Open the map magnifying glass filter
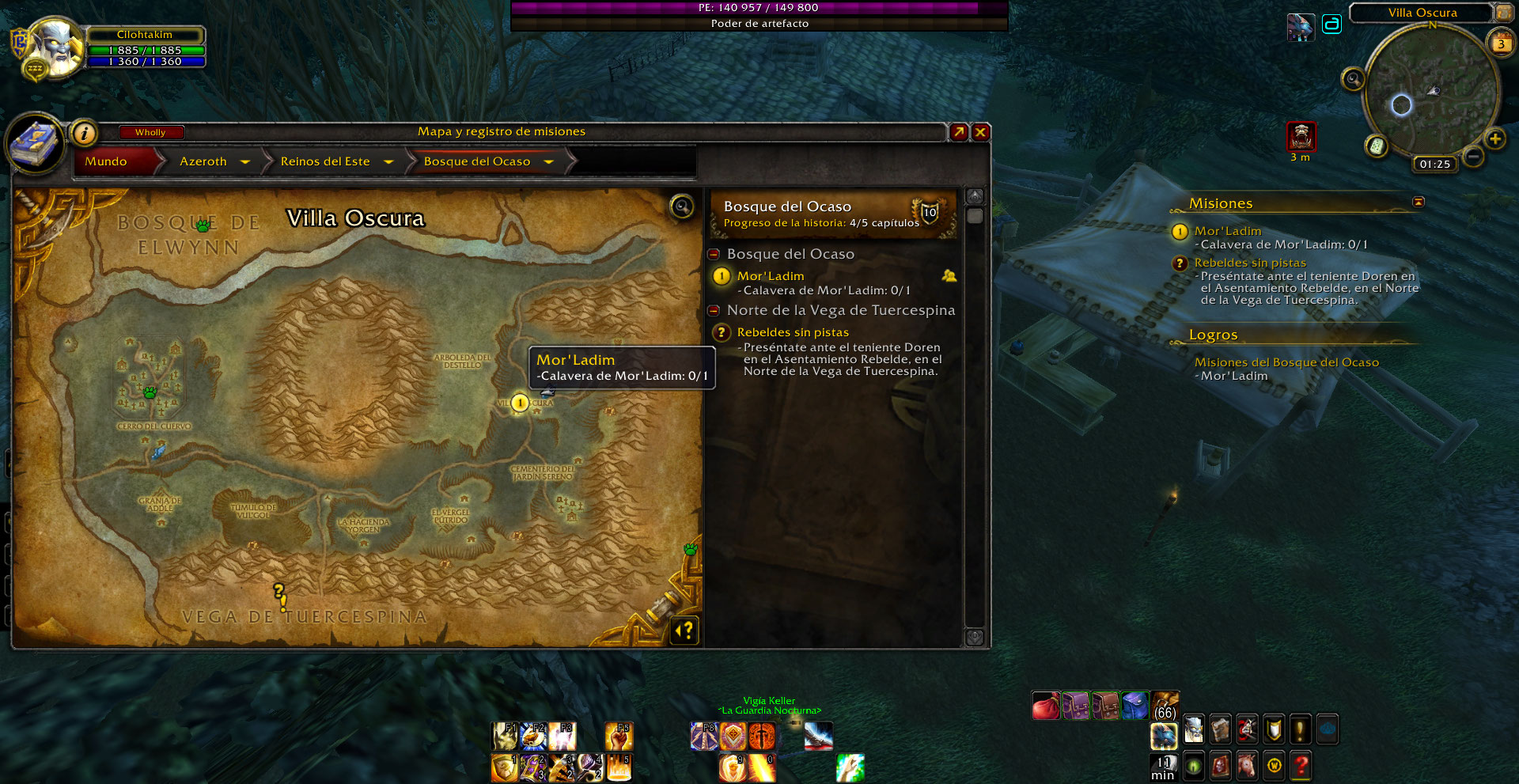This screenshot has height=784, width=1519. click(x=681, y=206)
